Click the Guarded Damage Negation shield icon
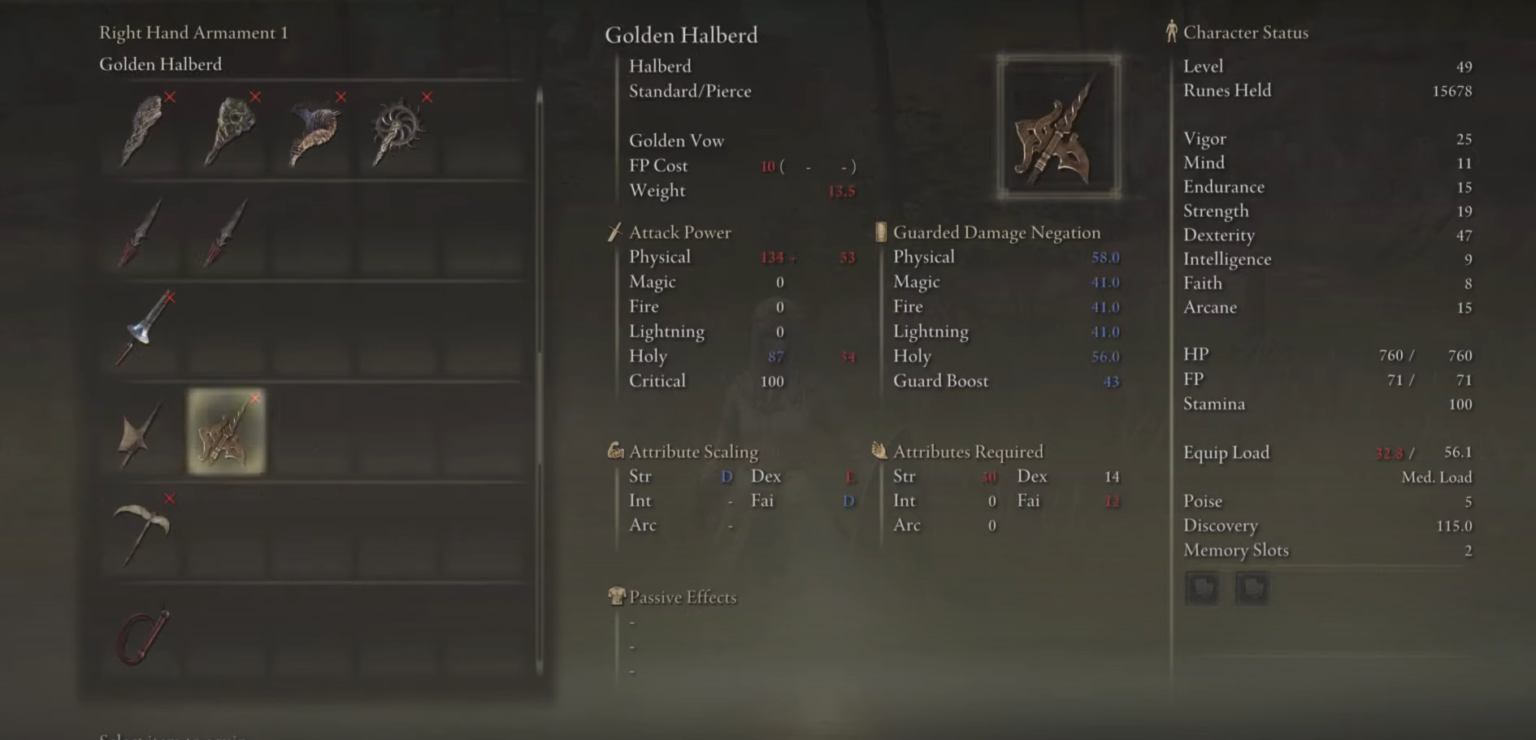Viewport: 1536px width, 740px height. (879, 231)
